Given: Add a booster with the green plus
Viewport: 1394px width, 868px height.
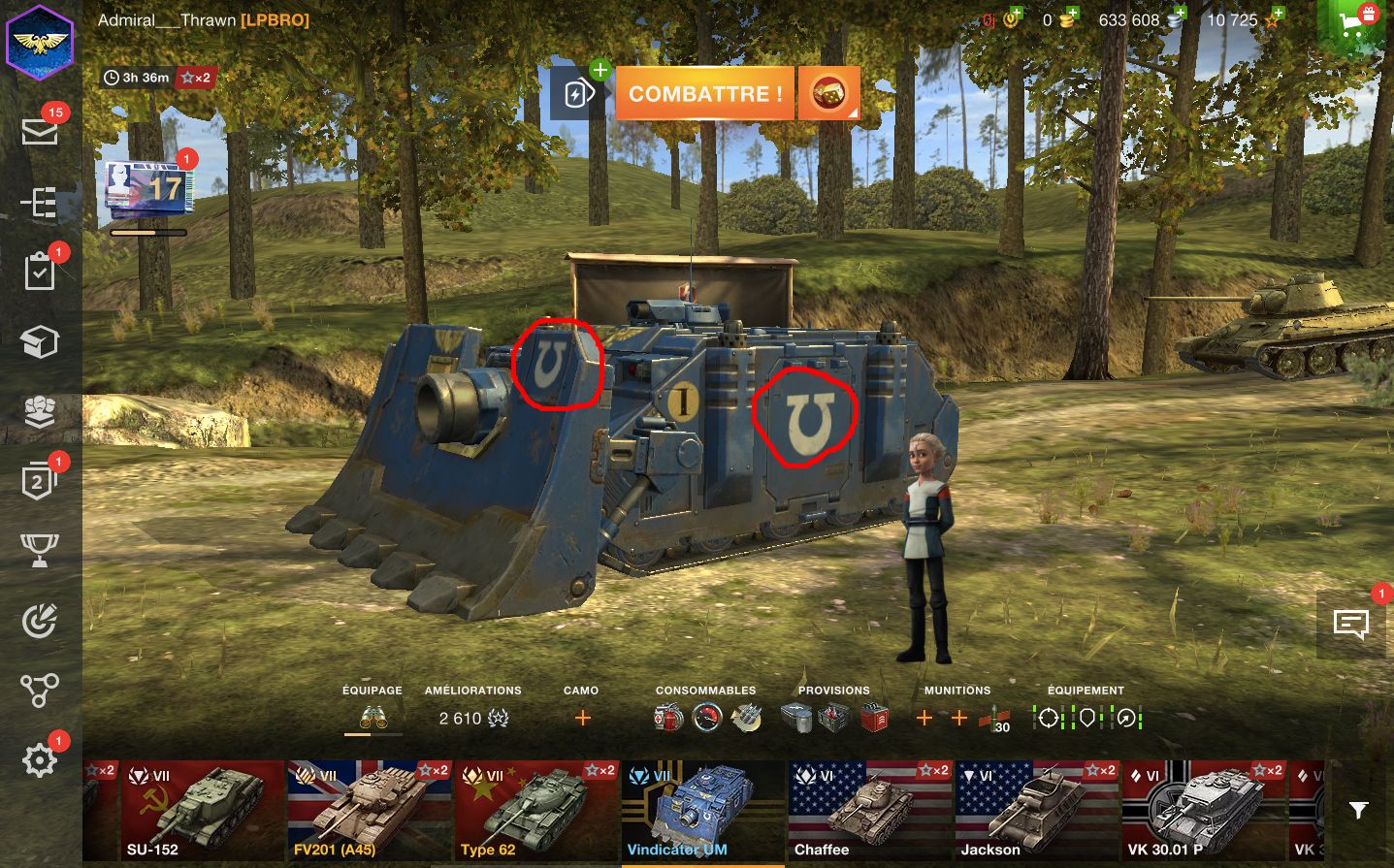Looking at the screenshot, I should [600, 70].
